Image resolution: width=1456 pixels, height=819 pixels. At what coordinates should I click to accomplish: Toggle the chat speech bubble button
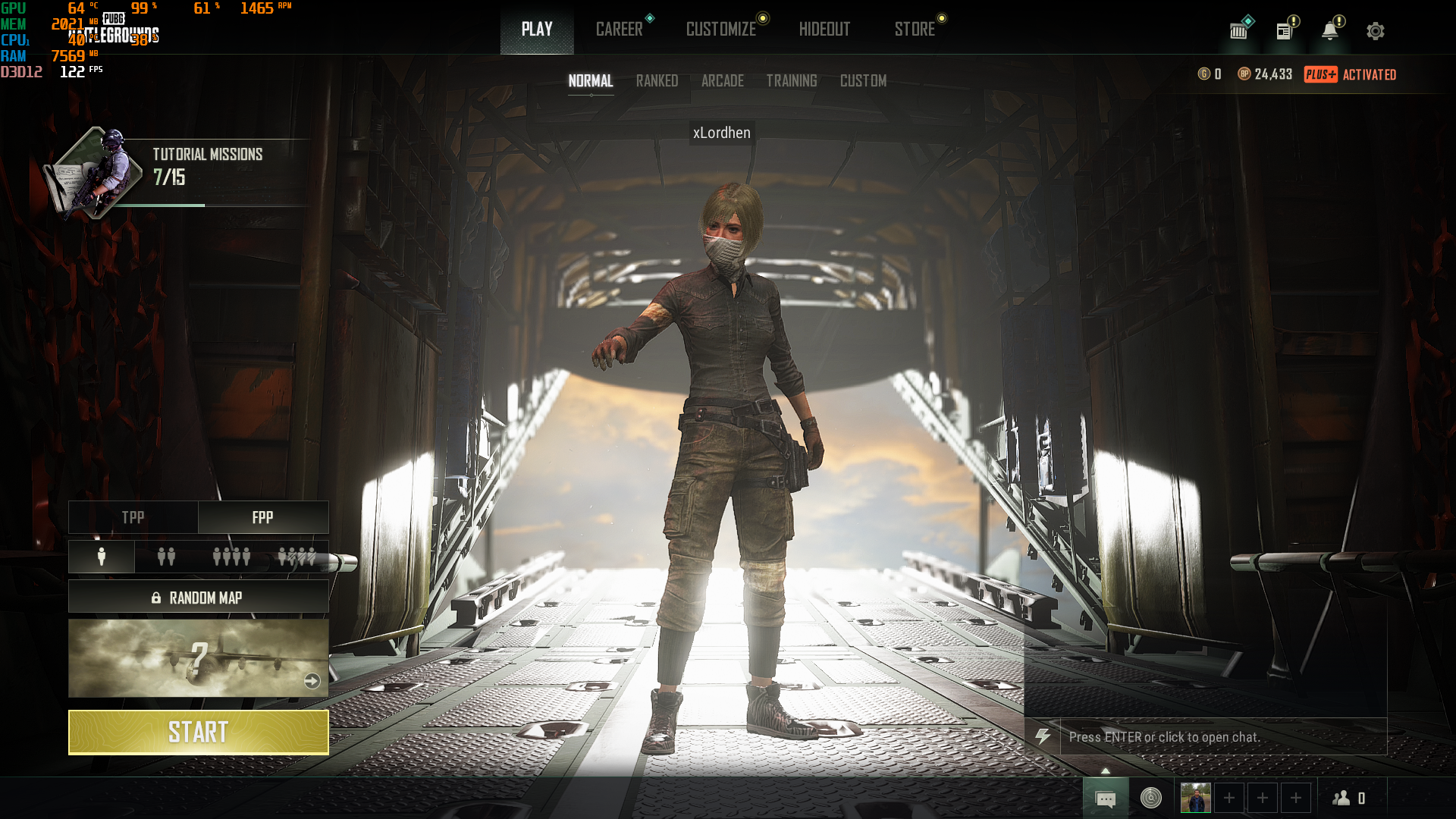click(x=1105, y=799)
